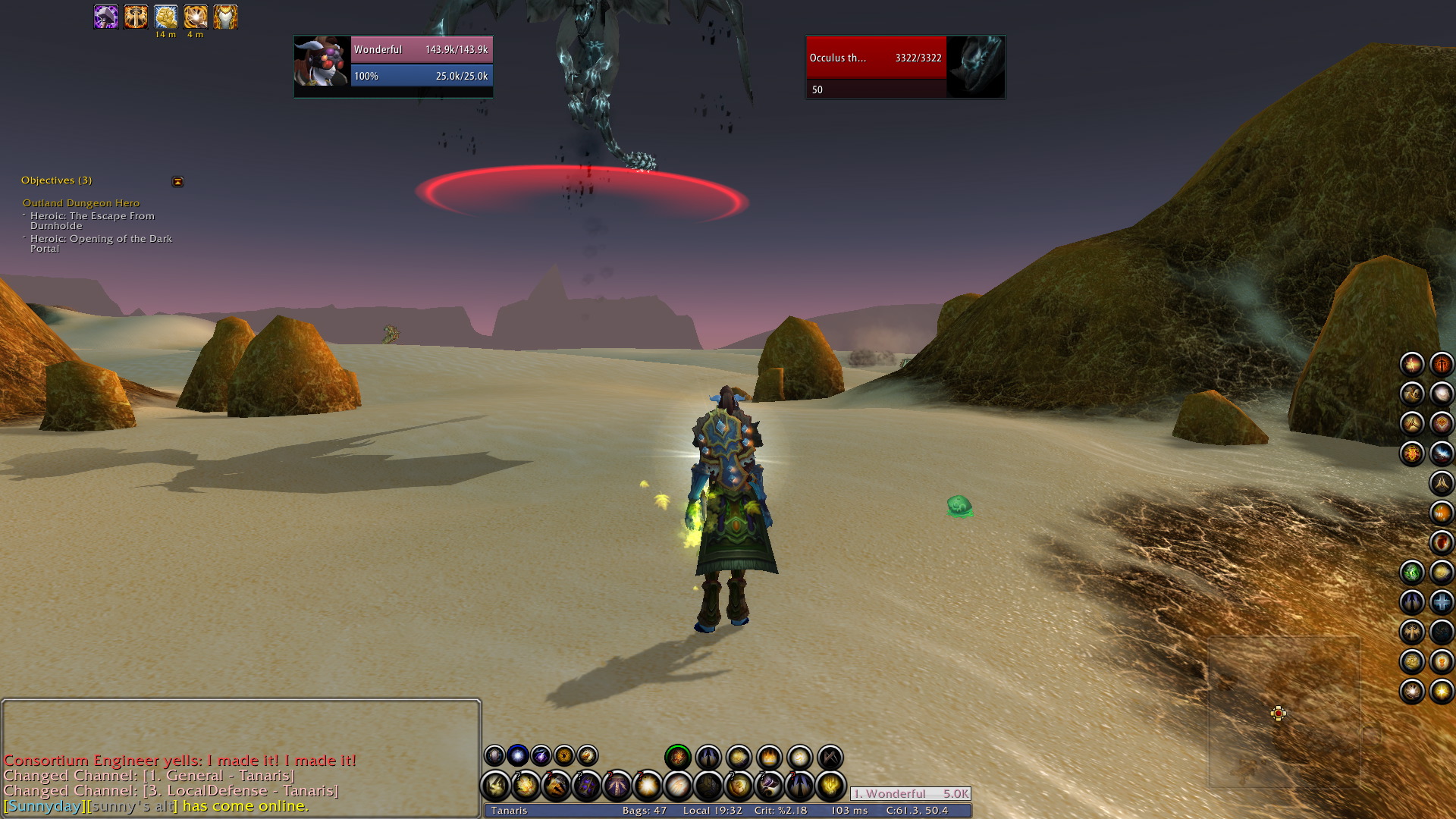This screenshot has height=819, width=1456.
Task: Click the Bags: 47 info panel
Action: click(644, 811)
